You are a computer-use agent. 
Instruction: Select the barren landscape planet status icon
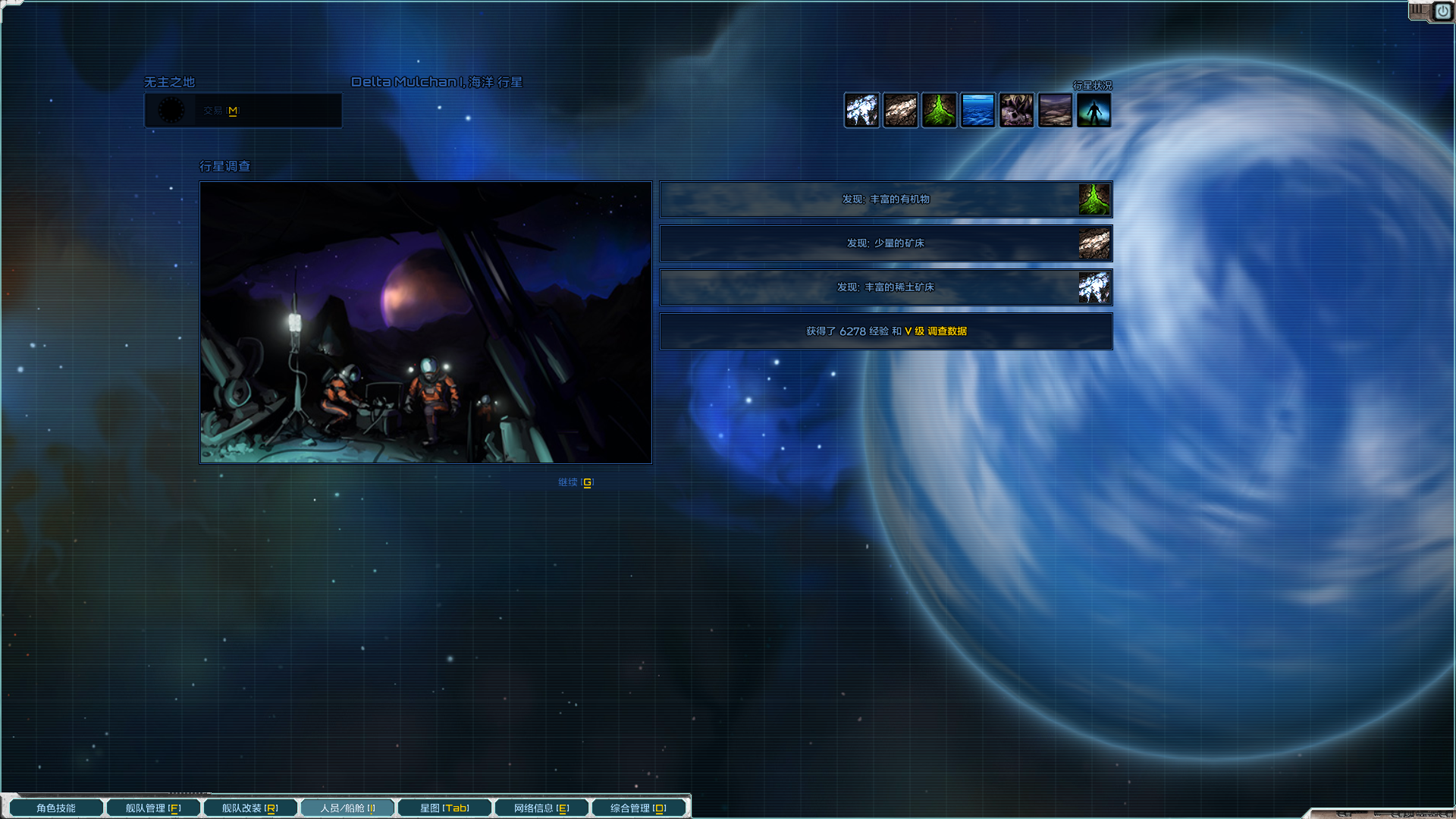[1055, 110]
